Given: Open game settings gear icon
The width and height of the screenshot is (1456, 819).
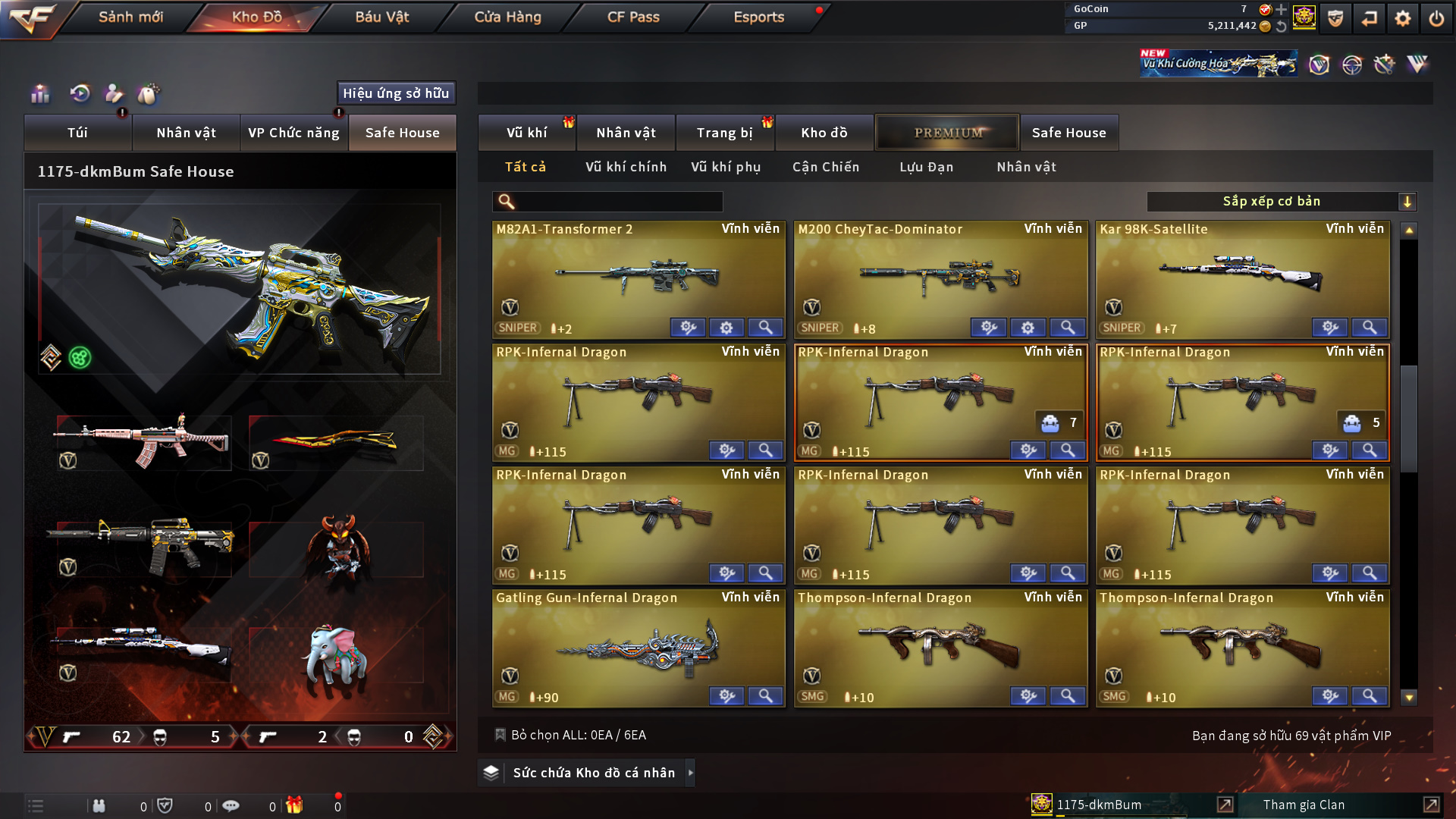Looking at the screenshot, I should click(1402, 18).
